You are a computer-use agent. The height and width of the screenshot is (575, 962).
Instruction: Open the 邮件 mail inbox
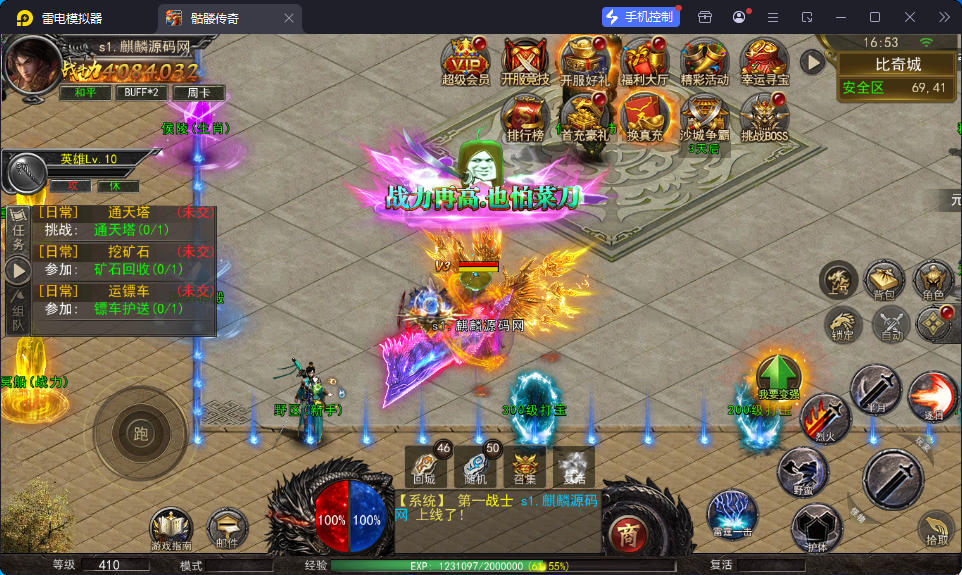click(x=227, y=529)
